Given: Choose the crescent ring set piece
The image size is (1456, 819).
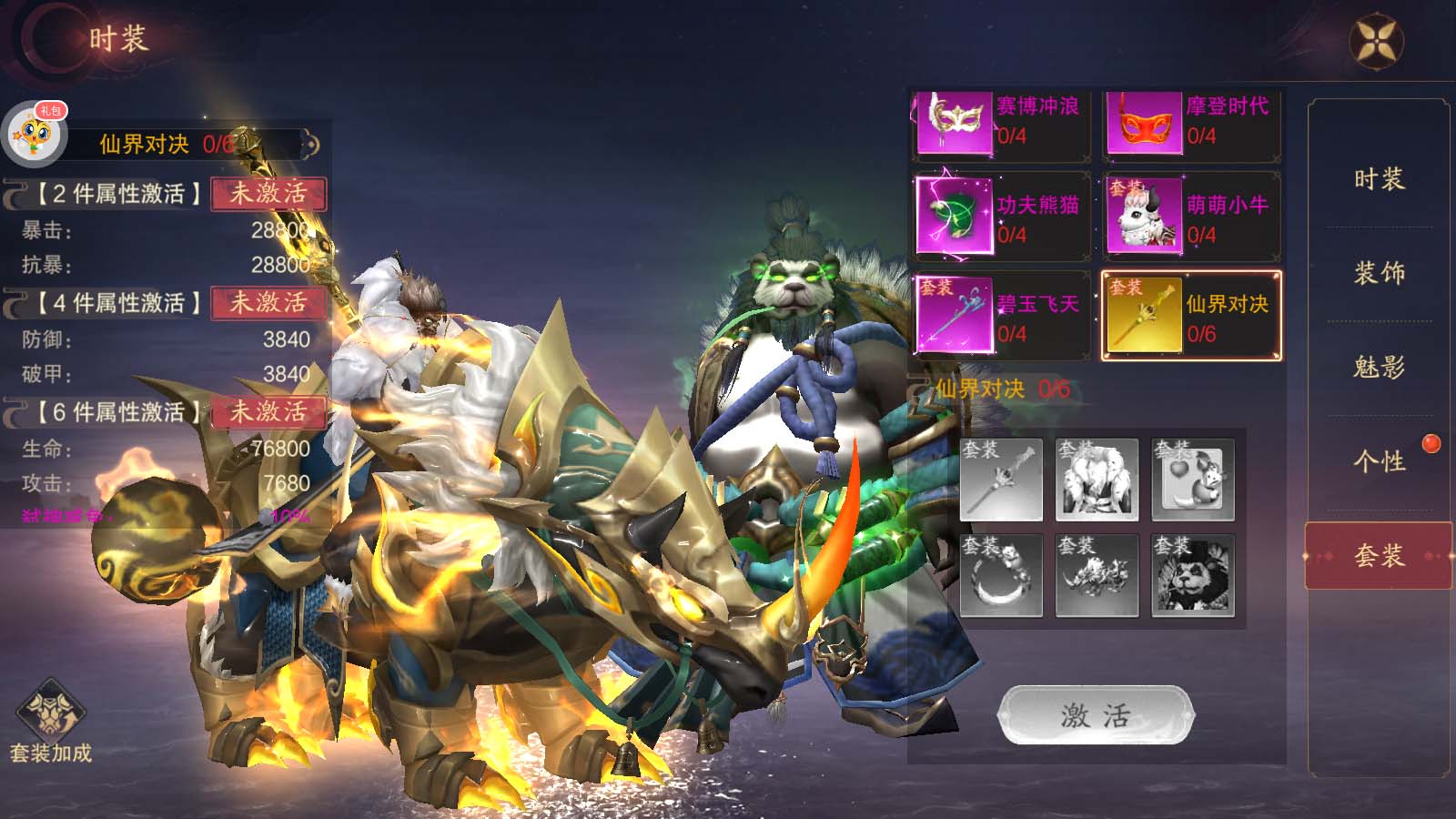Looking at the screenshot, I should tap(1001, 576).
